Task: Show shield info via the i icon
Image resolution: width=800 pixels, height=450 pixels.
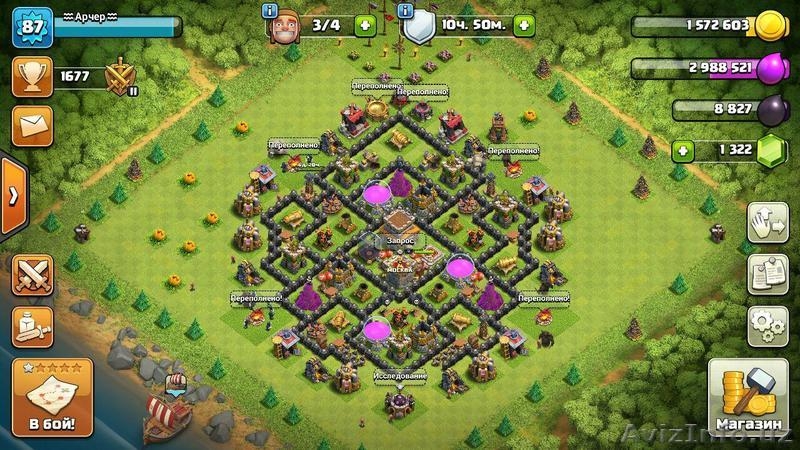Action: click(x=405, y=10)
